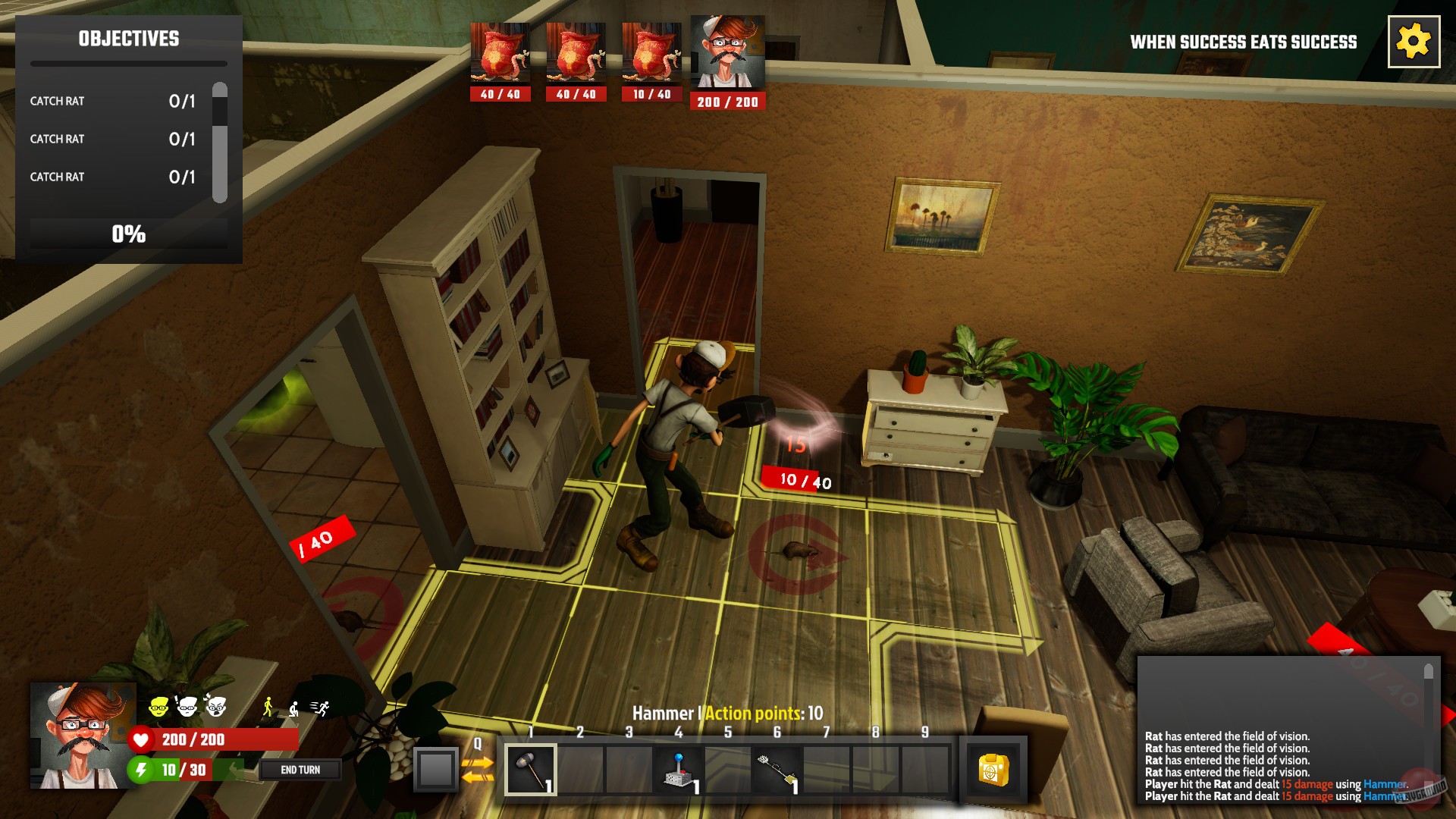The image size is (1456, 819).
Task: Click the heart health icon
Action: [141, 741]
